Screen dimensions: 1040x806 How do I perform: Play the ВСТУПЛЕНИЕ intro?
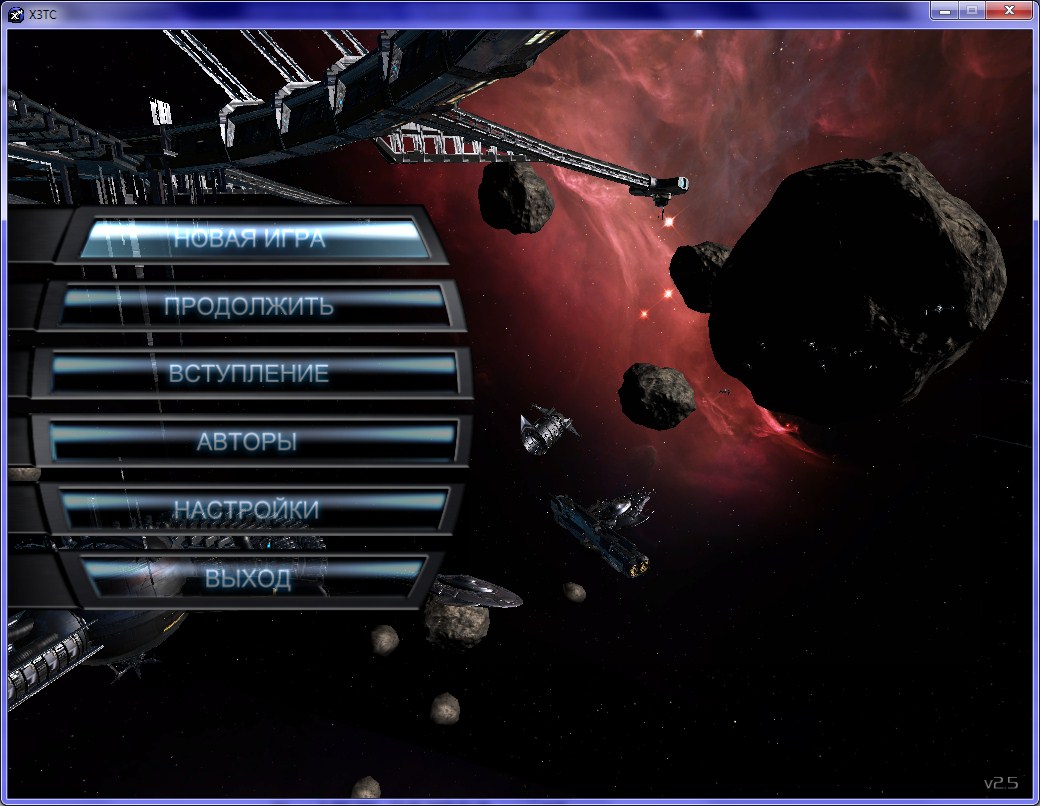coord(249,374)
